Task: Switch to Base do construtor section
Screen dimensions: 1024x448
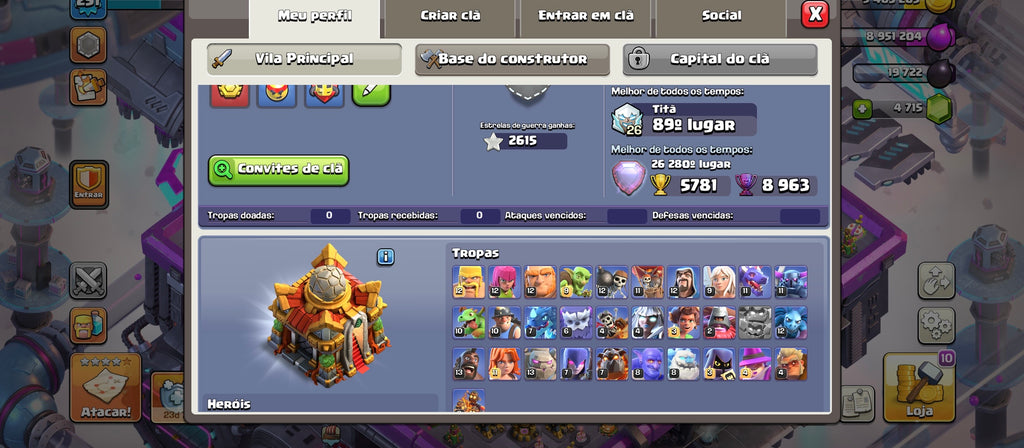Action: point(512,59)
